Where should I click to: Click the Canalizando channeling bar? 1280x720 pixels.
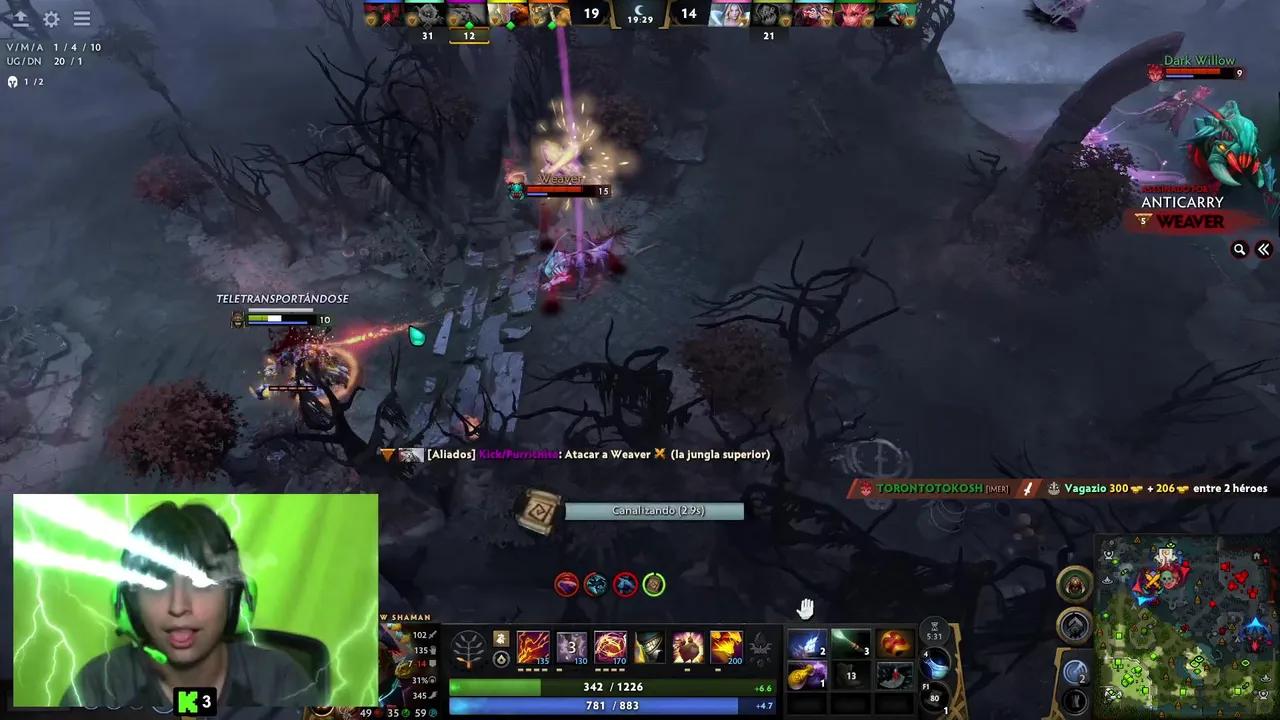point(654,510)
